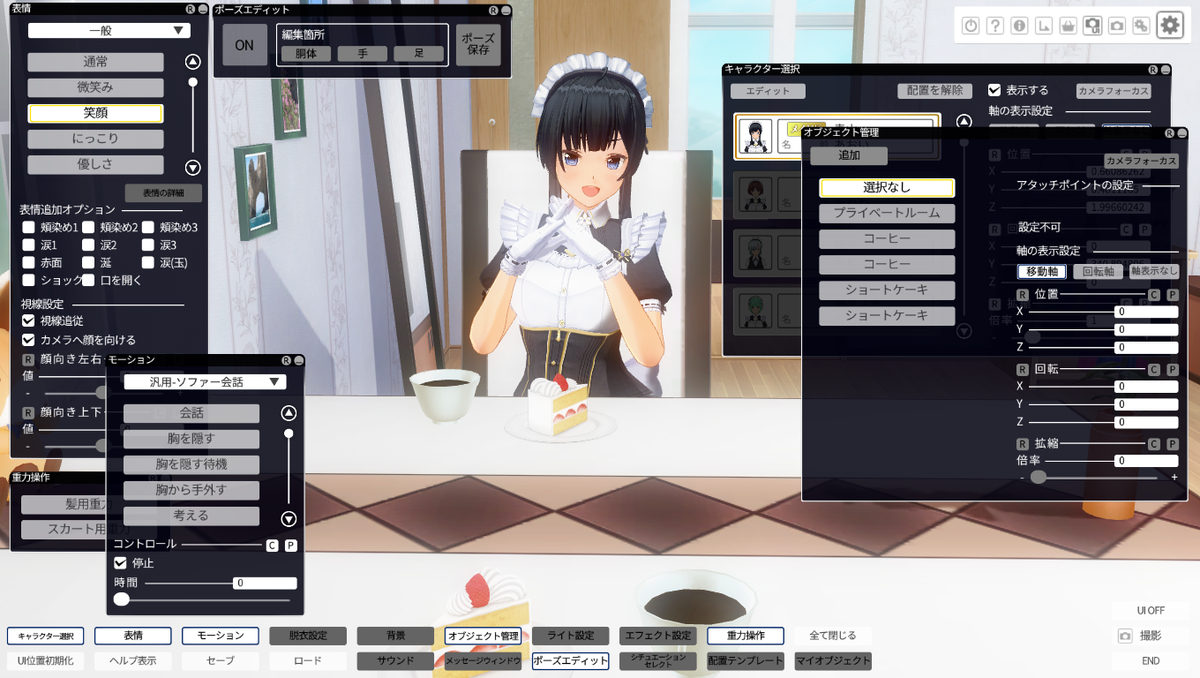This screenshot has height=678, width=1200.
Task: Open the 汎用-ソファー会話 motion dropdown
Action: pos(205,382)
